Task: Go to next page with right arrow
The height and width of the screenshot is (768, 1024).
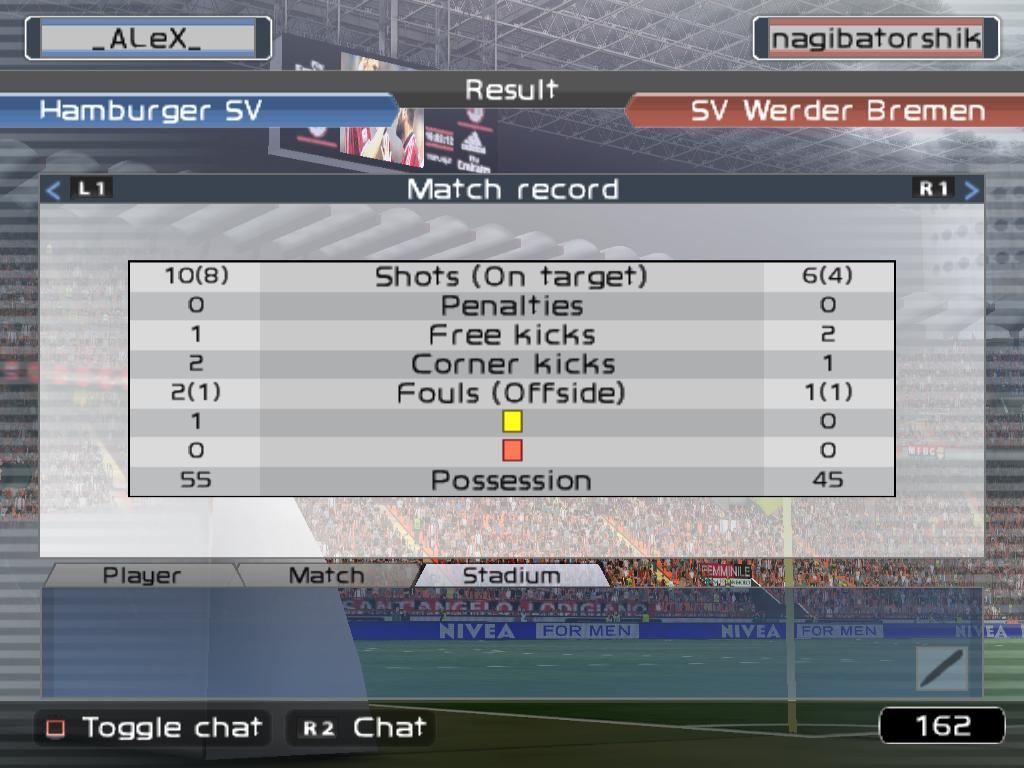Action: [x=971, y=189]
